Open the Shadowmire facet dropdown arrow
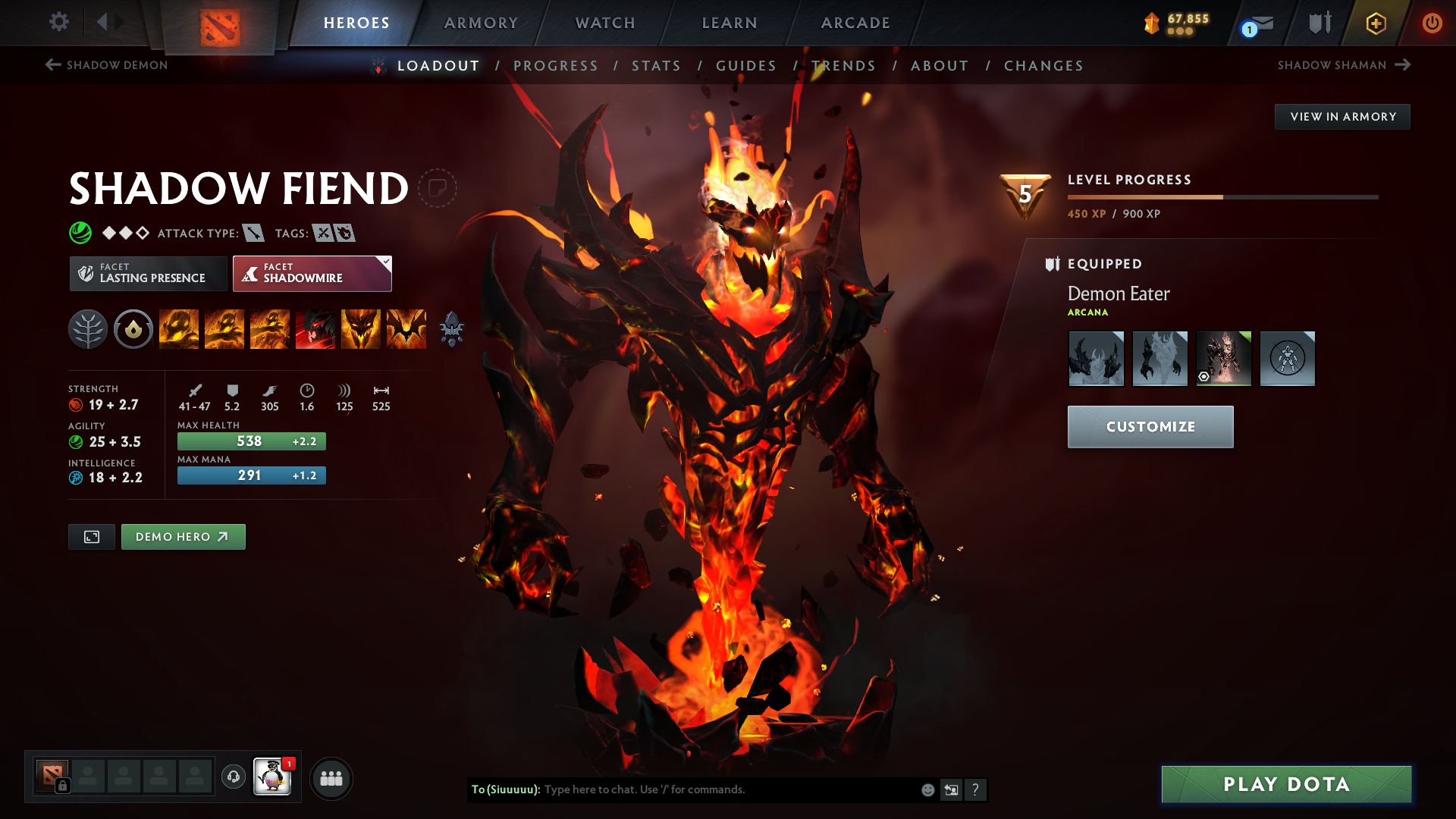The width and height of the screenshot is (1456, 819). point(385,261)
